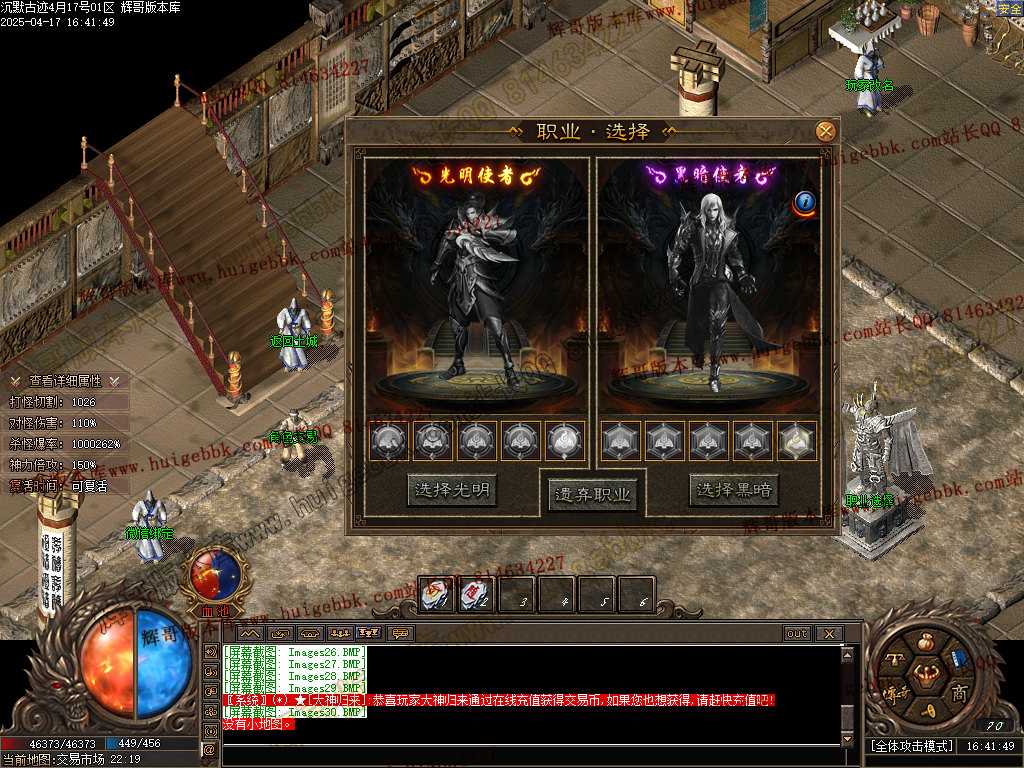Abandon current class with 遗弃职业
The width and height of the screenshot is (1024, 768).
point(592,494)
